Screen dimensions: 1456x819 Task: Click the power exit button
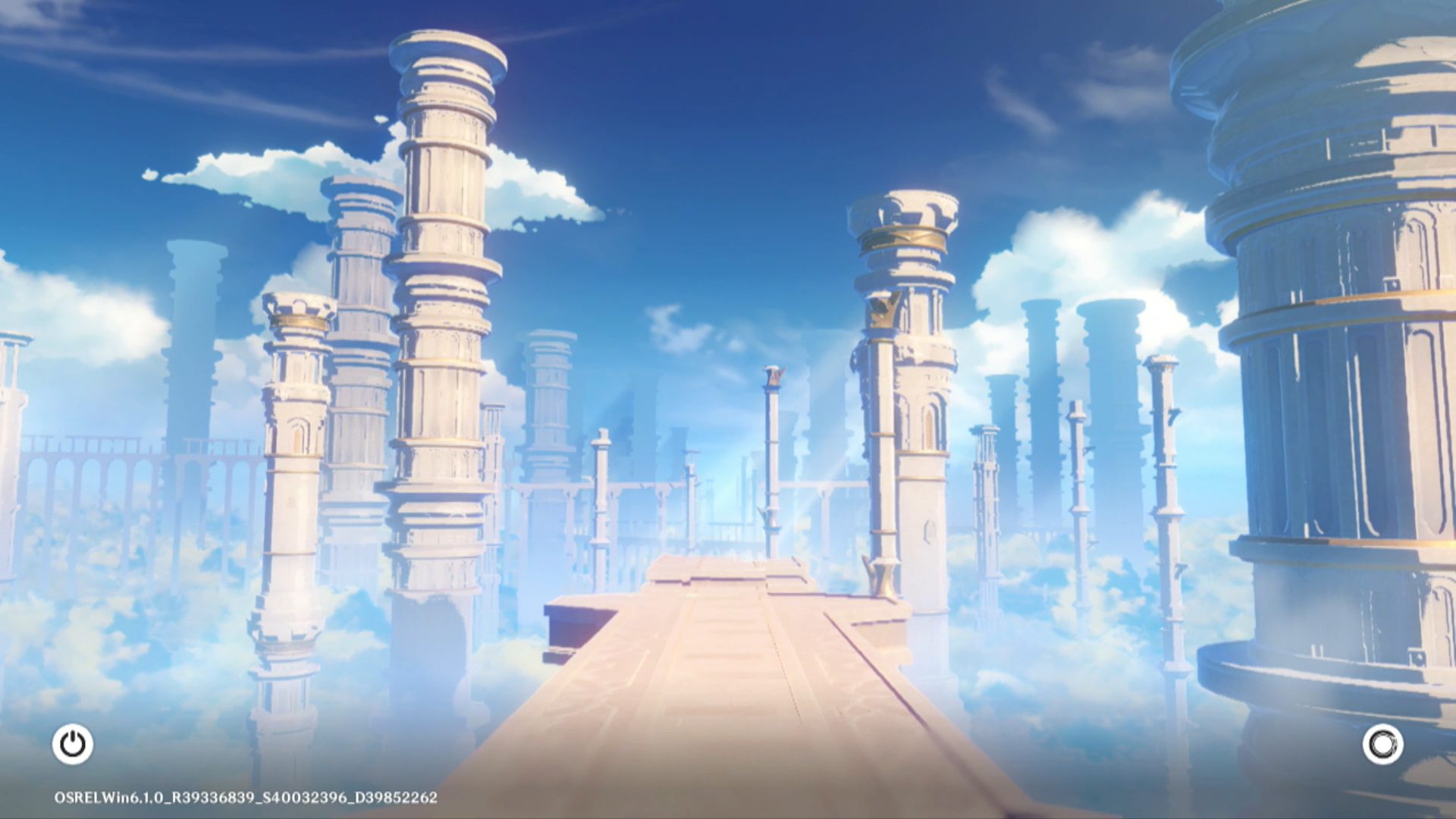pyautogui.click(x=73, y=744)
